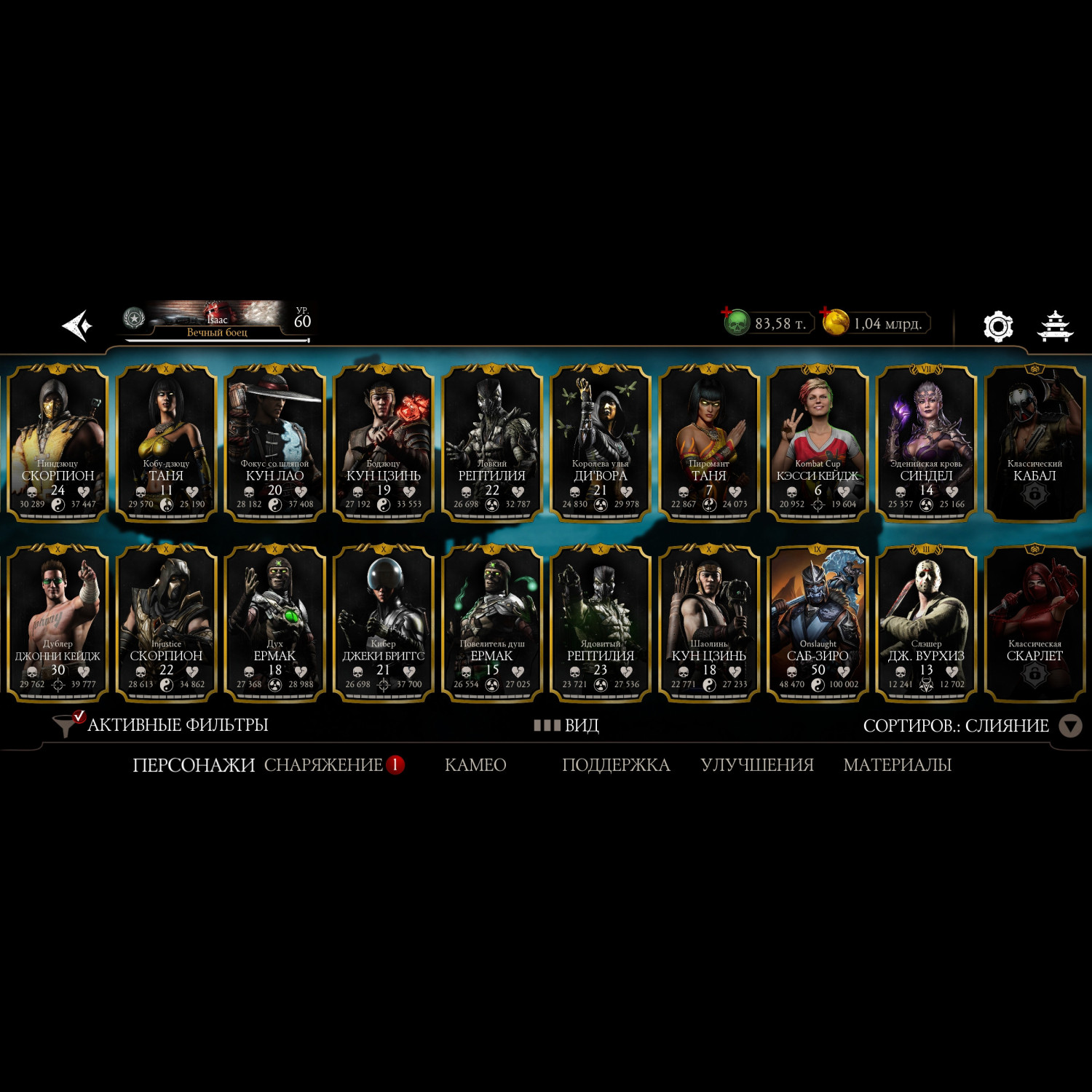
Task: Switch to the Камео tab
Action: tap(475, 765)
